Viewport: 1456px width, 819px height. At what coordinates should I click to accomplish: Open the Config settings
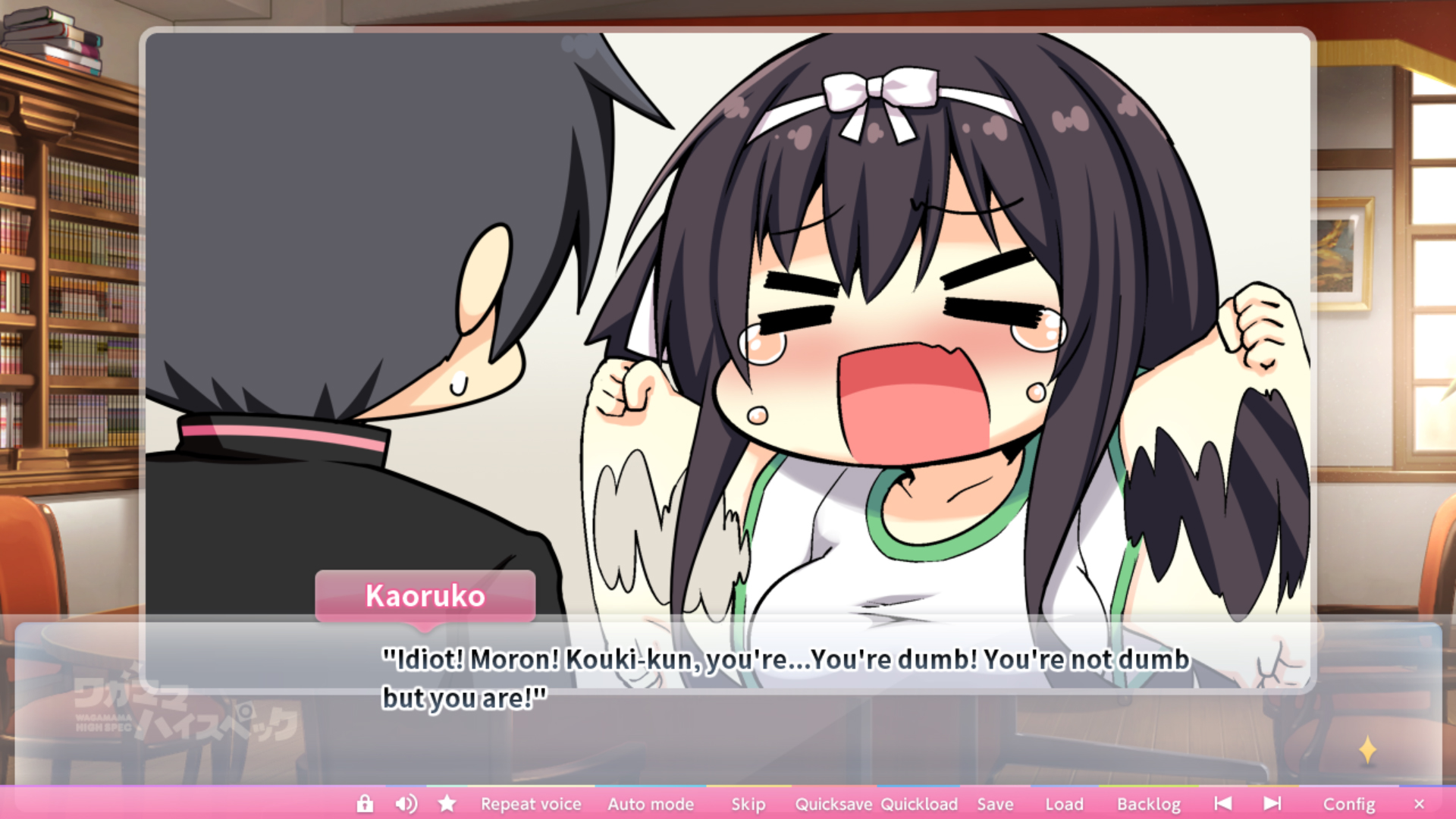click(1348, 804)
